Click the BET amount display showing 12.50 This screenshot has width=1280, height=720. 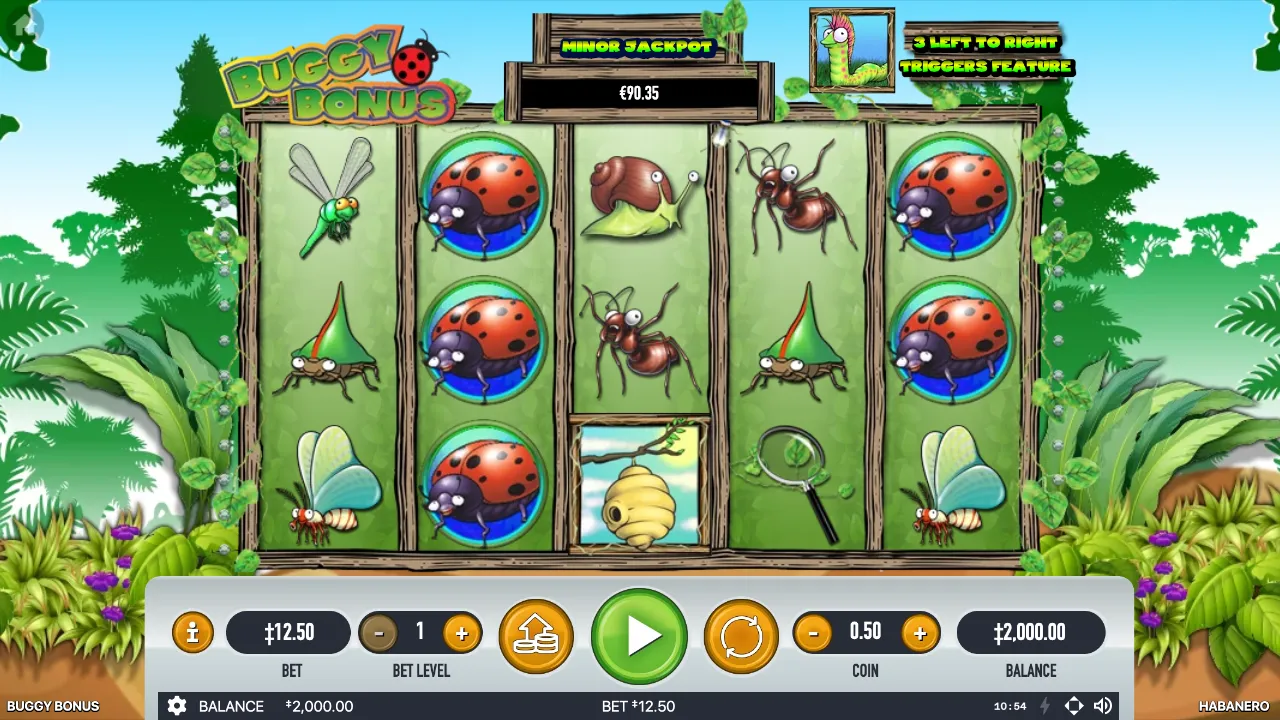[x=289, y=632]
